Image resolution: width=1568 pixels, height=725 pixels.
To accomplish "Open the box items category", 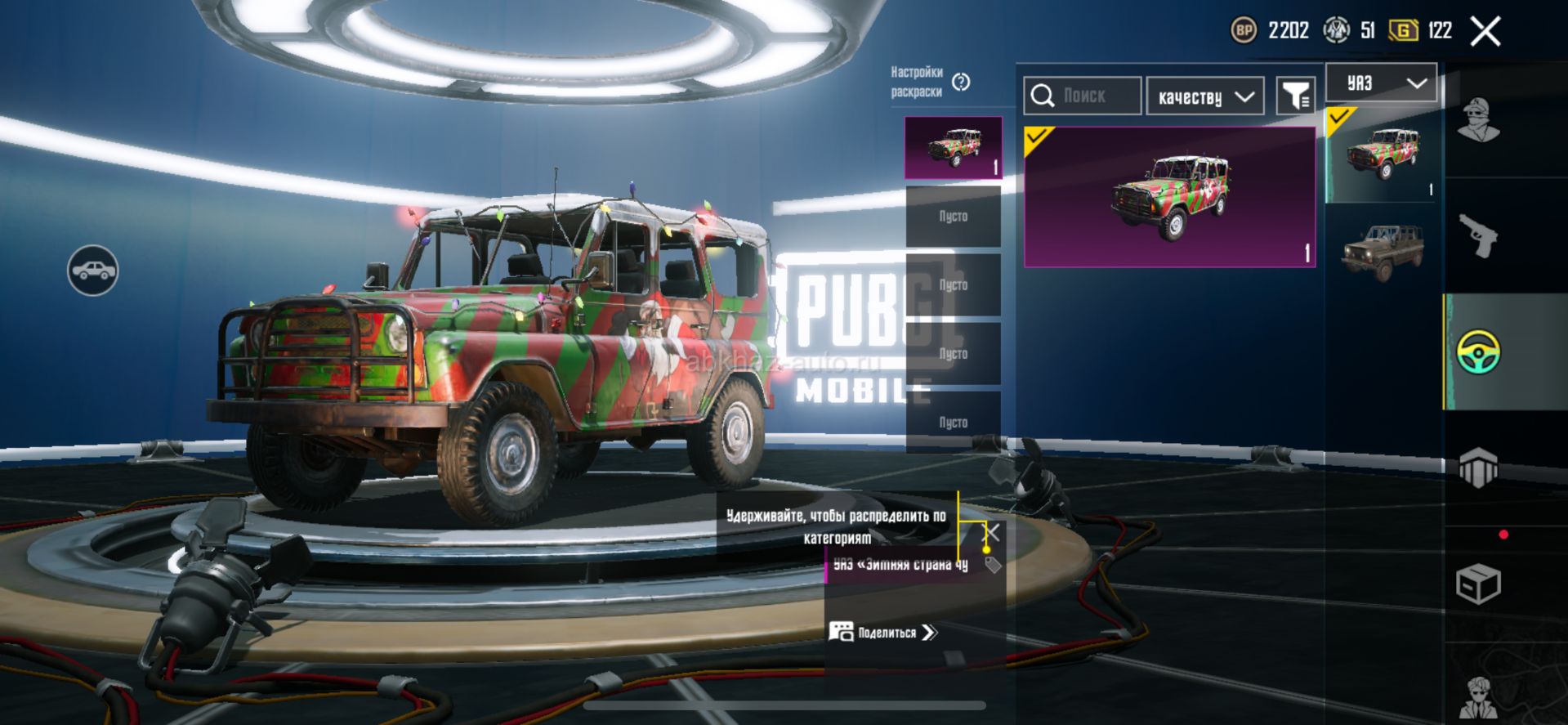I will point(1479,584).
